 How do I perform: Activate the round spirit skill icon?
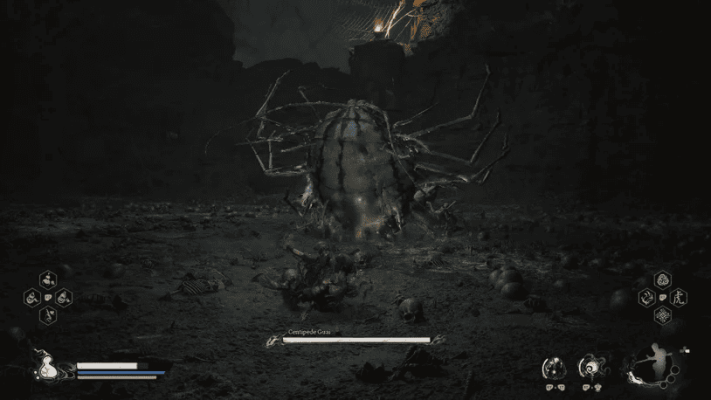click(x=553, y=368)
